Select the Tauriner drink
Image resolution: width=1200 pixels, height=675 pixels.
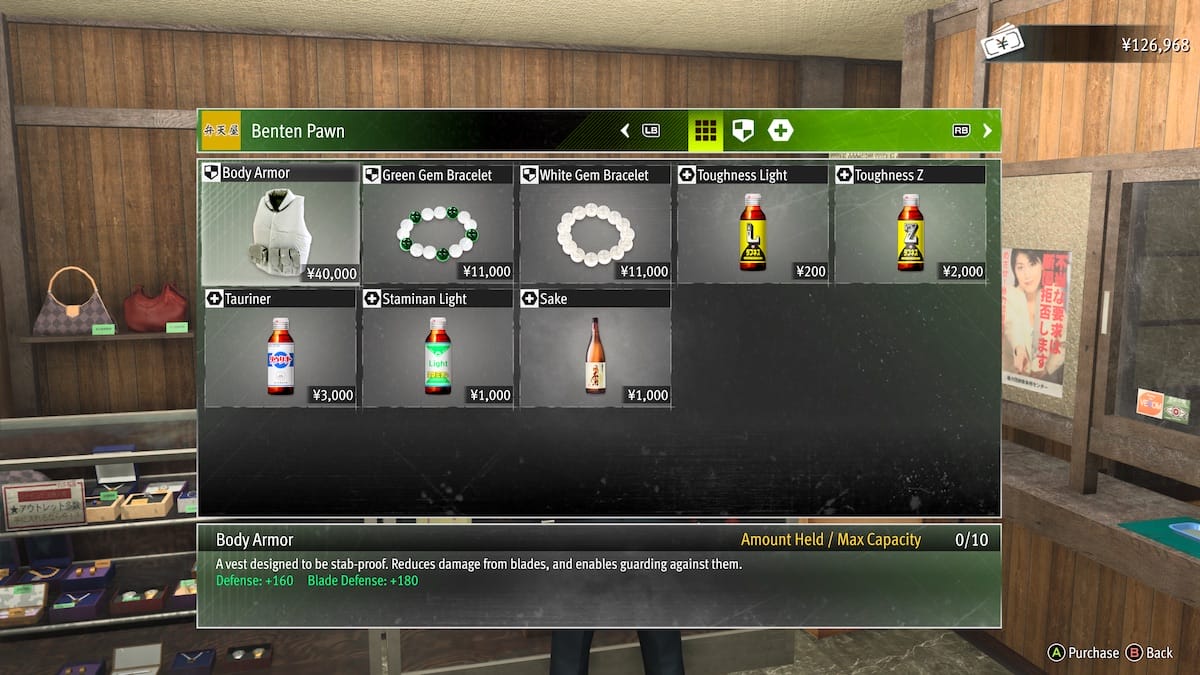(x=280, y=349)
